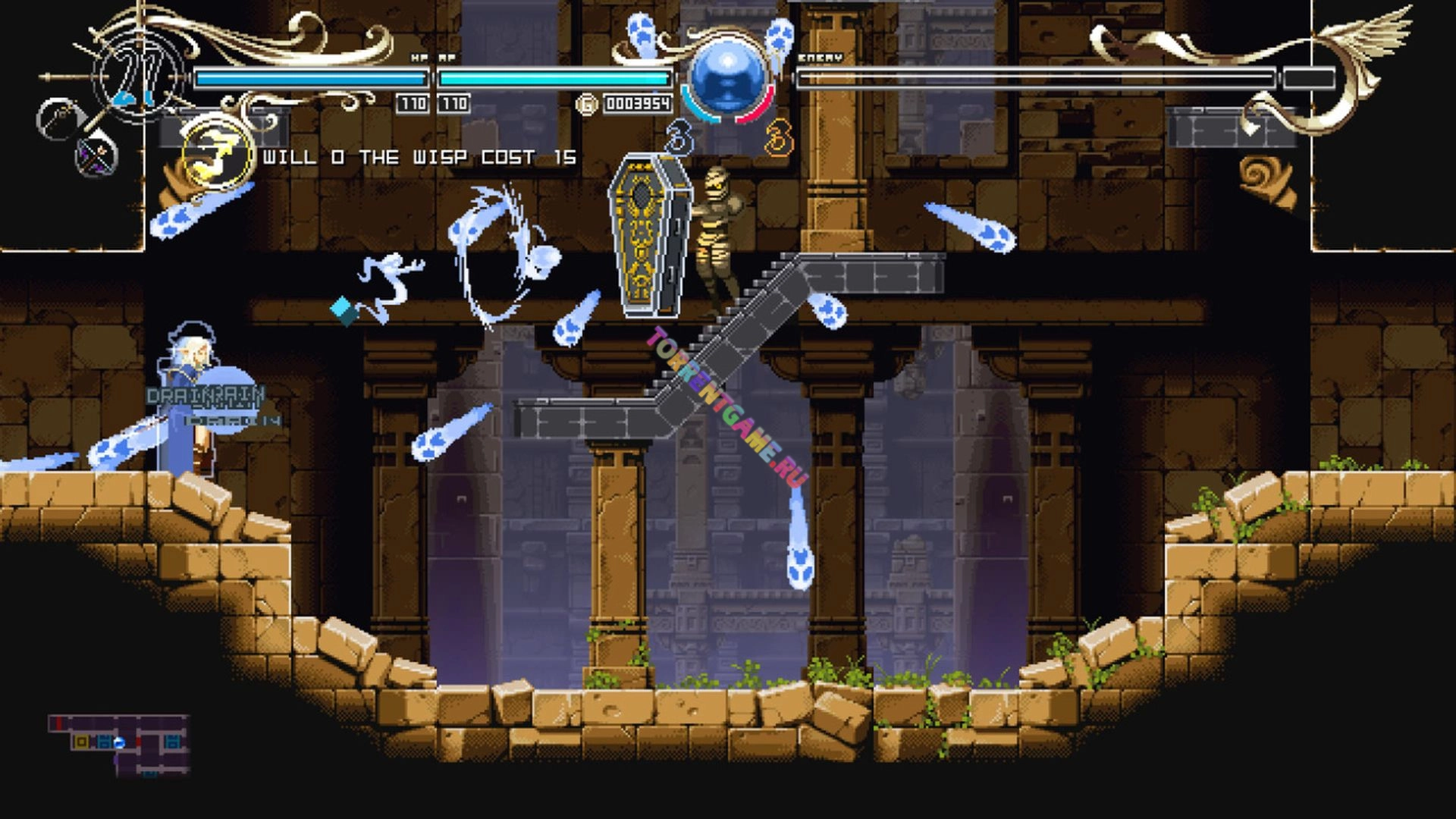Click the equipped sword weapon slot
This screenshot has height=819, width=1456.
61,118
